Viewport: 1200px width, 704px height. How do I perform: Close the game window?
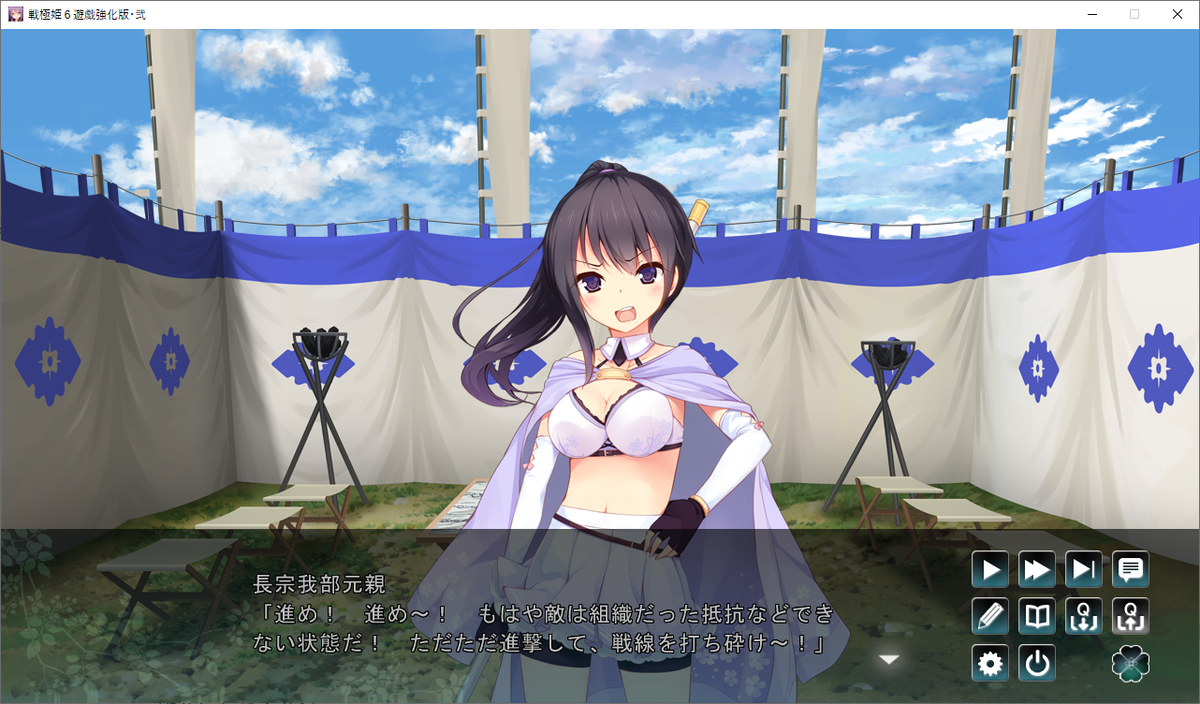[x=1176, y=14]
